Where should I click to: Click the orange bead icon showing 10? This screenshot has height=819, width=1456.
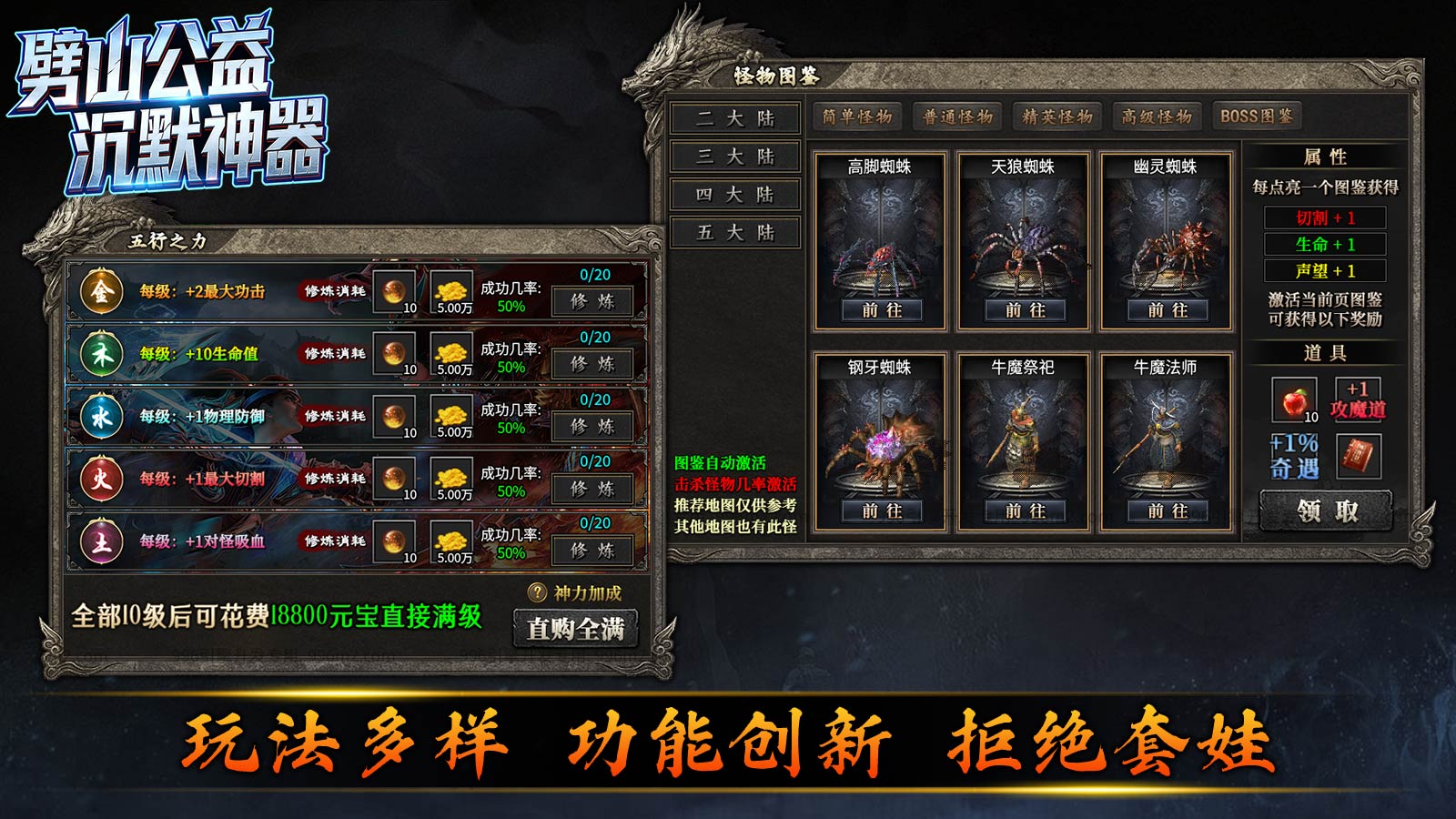click(395, 292)
